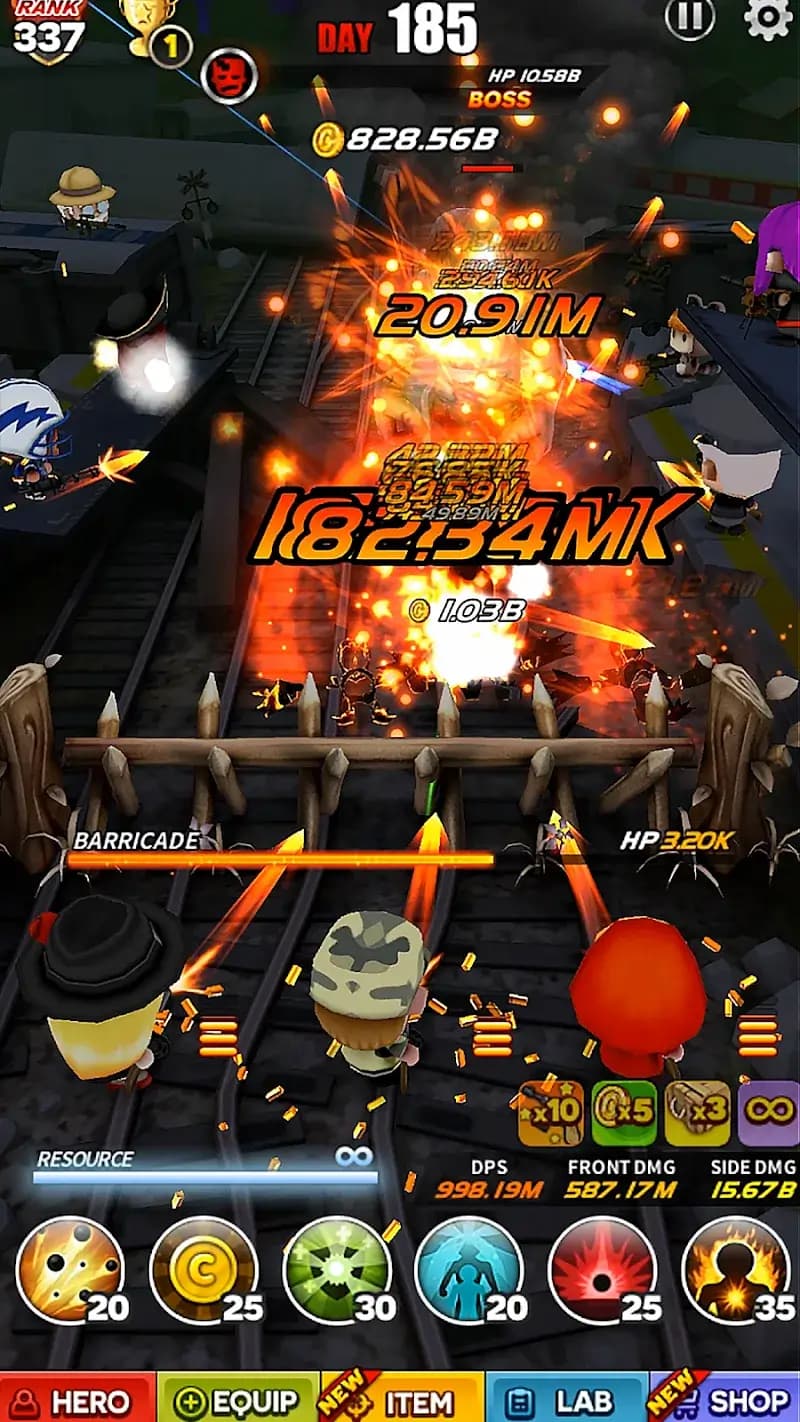Viewport: 800px width, 1422px height.
Task: Use the green barricade repair skill
Action: click(337, 1269)
